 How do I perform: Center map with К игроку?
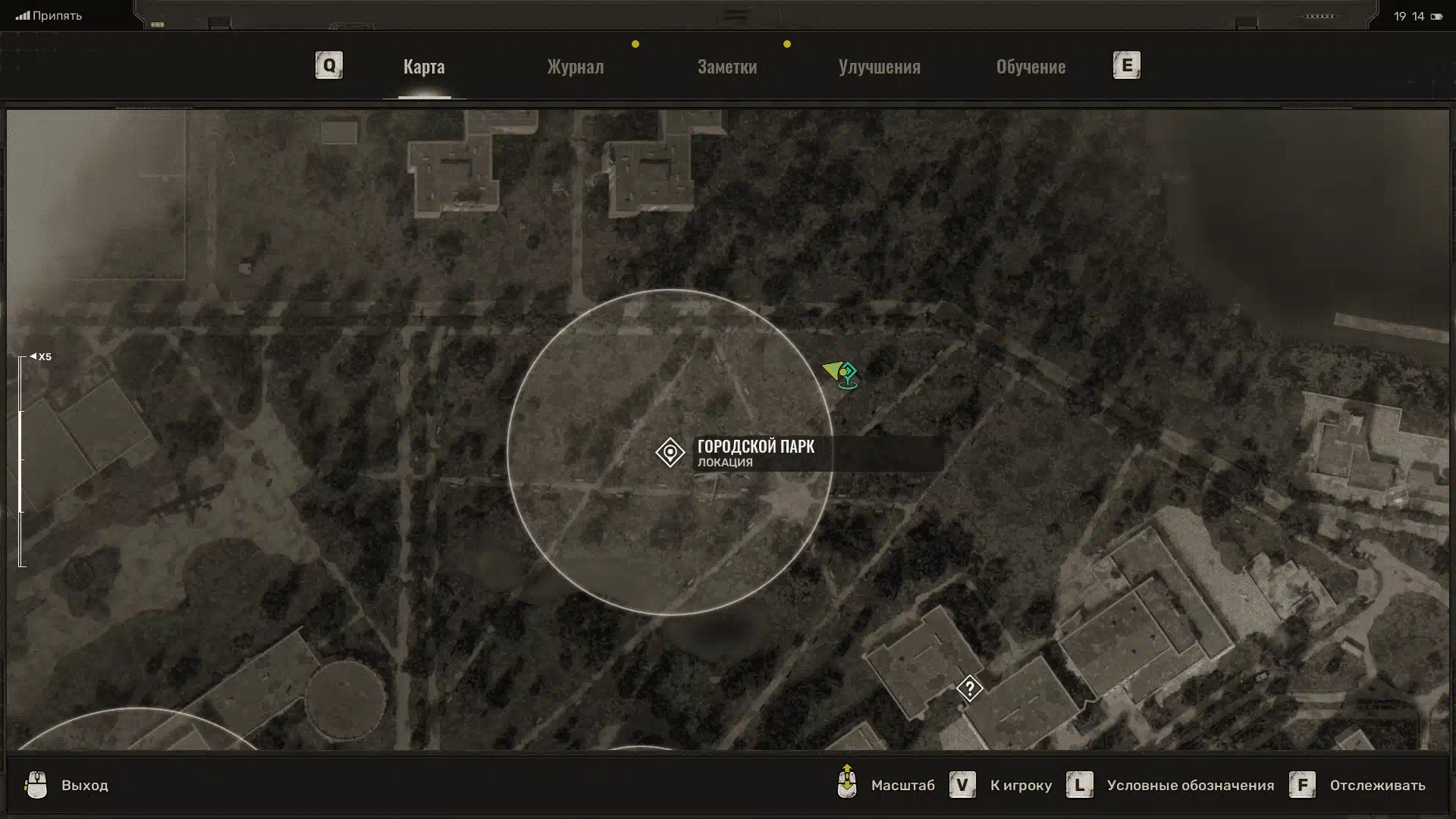(x=1020, y=786)
